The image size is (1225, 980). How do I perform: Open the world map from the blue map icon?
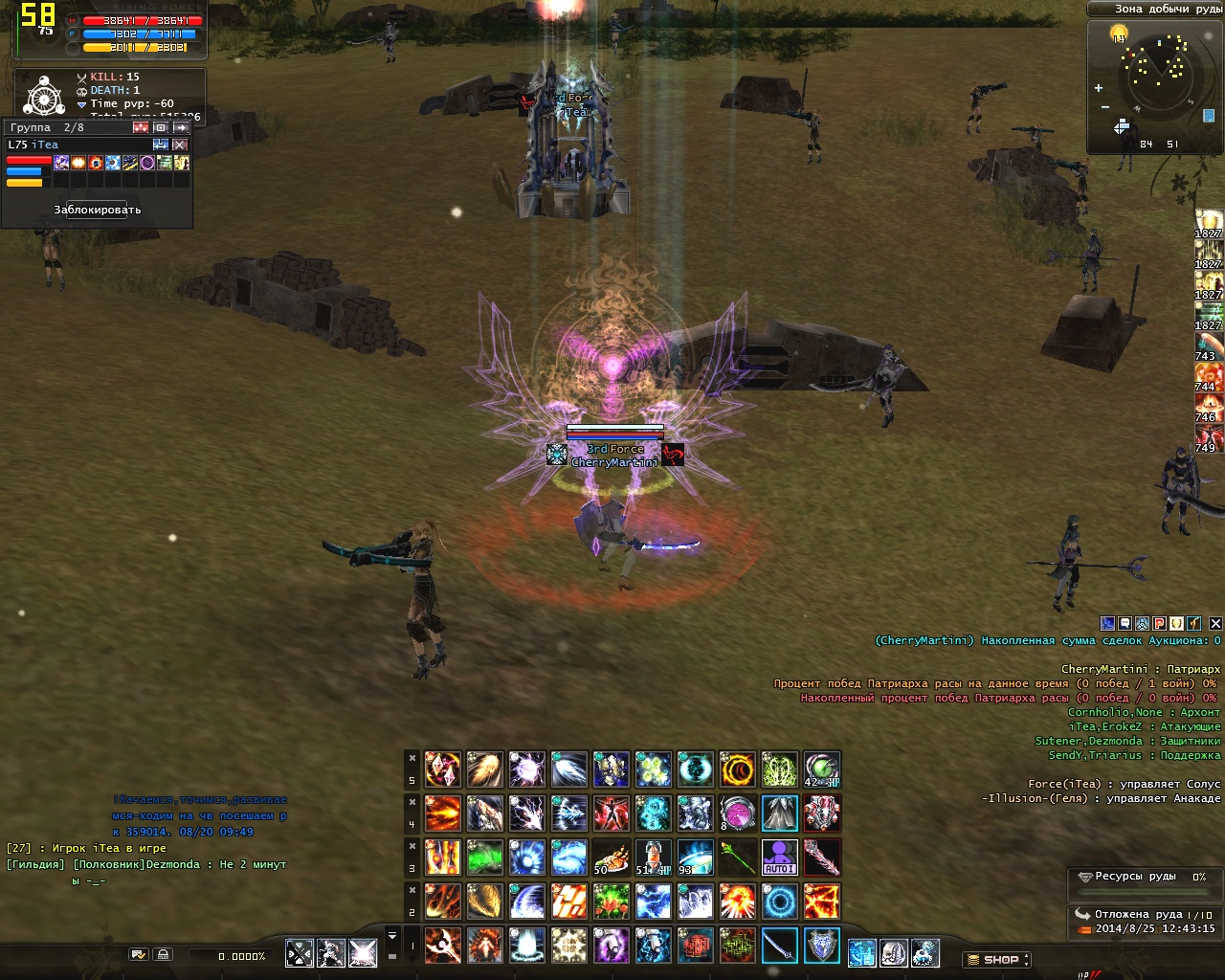coord(1208,116)
